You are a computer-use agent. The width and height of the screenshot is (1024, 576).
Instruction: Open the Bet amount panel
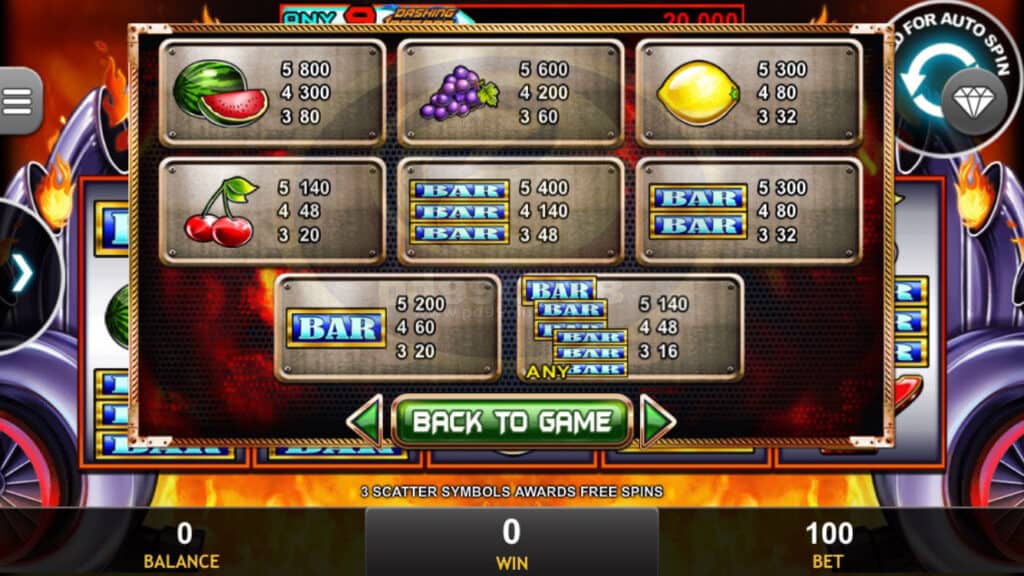pos(829,543)
